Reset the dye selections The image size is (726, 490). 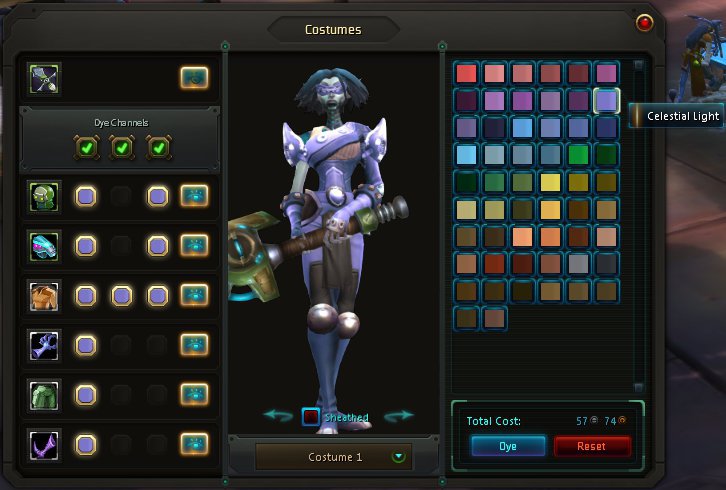click(592, 446)
